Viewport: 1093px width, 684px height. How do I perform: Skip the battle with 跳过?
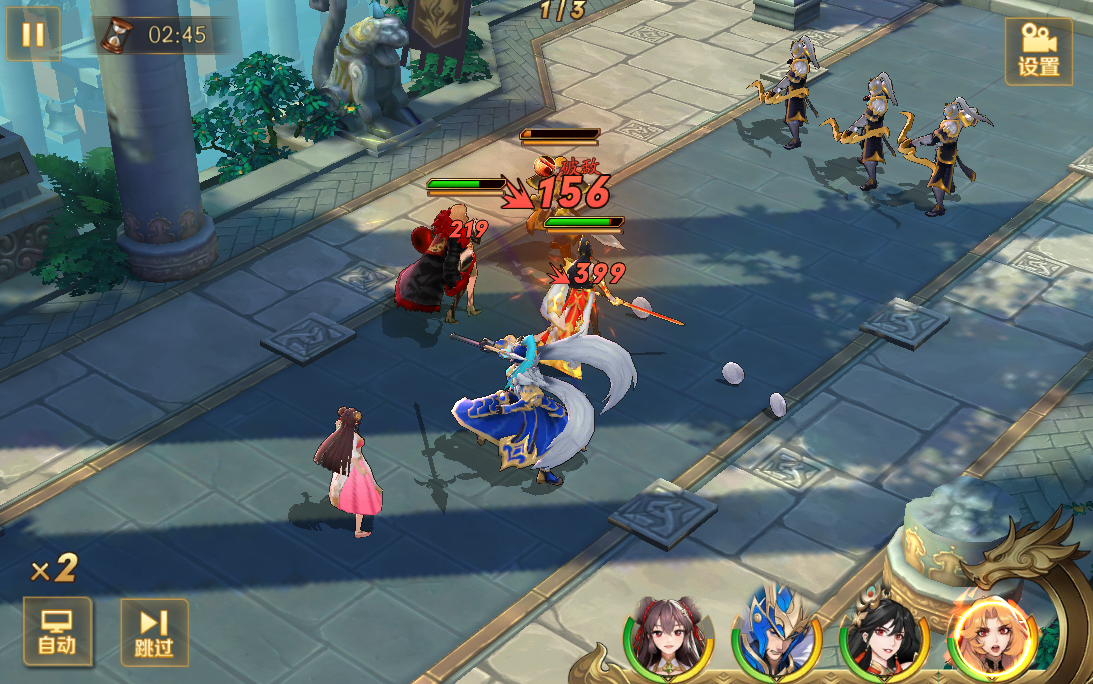pyautogui.click(x=154, y=632)
